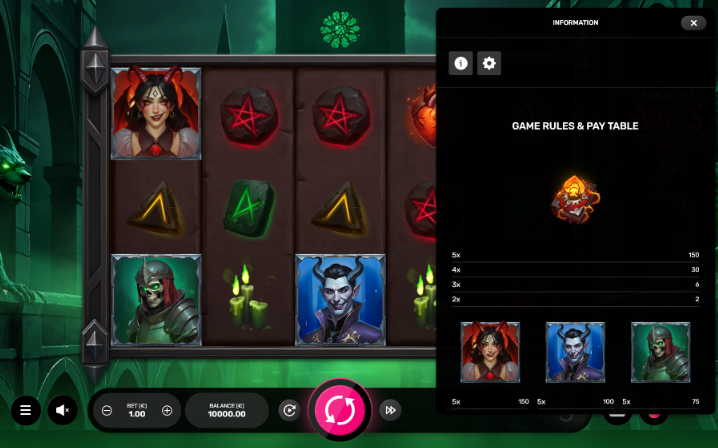Spin the reels with the pink button
This screenshot has height=448, width=718.
[340, 409]
